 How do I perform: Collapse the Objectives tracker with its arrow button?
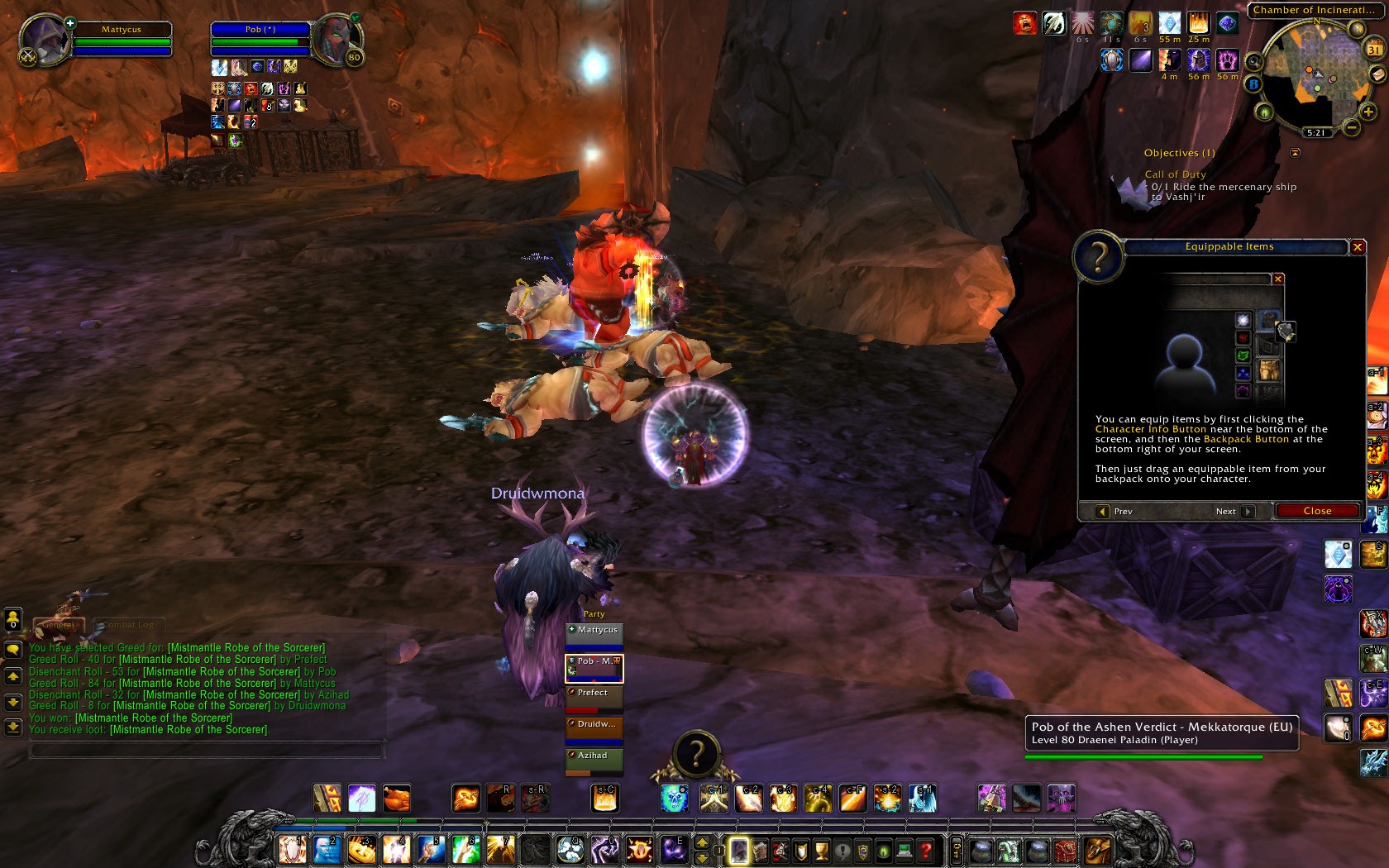coord(1295,153)
